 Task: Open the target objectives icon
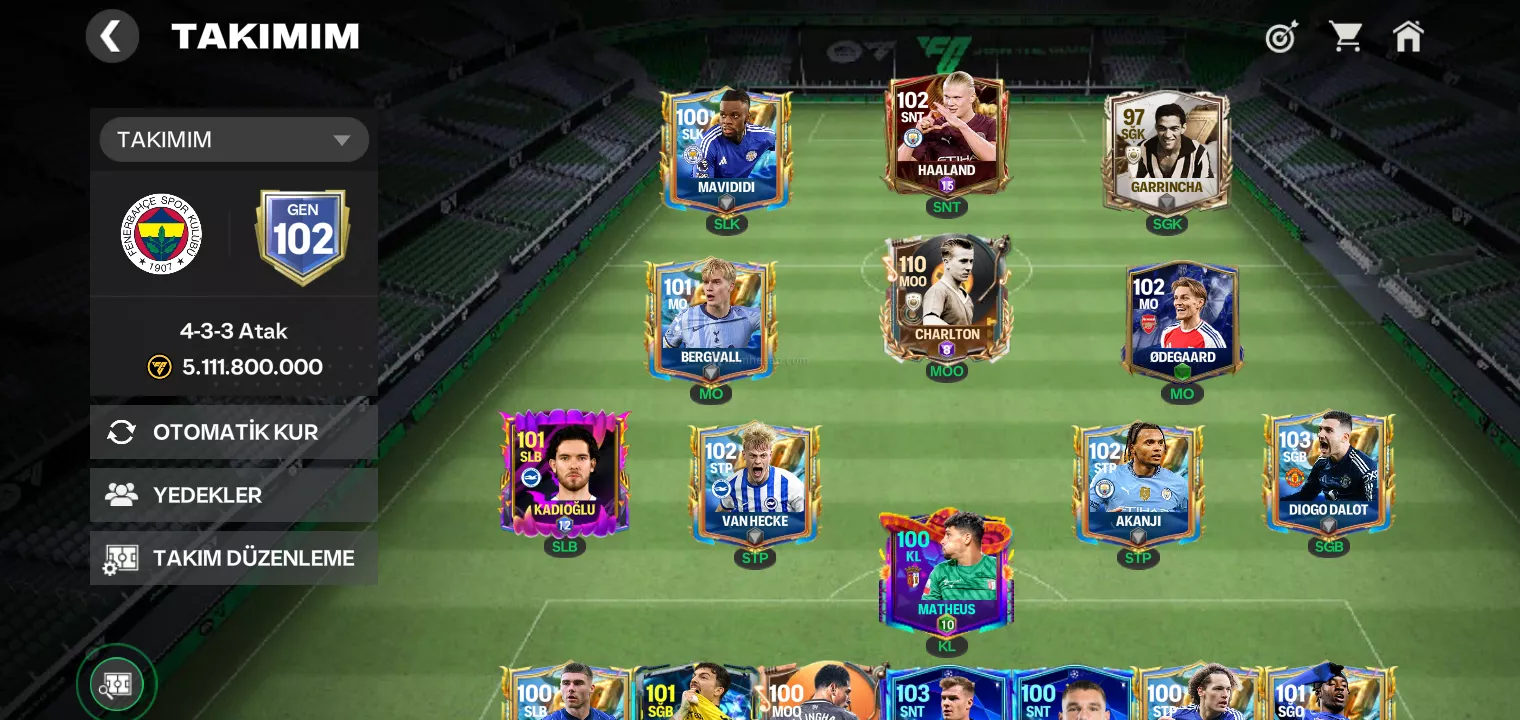[1281, 38]
